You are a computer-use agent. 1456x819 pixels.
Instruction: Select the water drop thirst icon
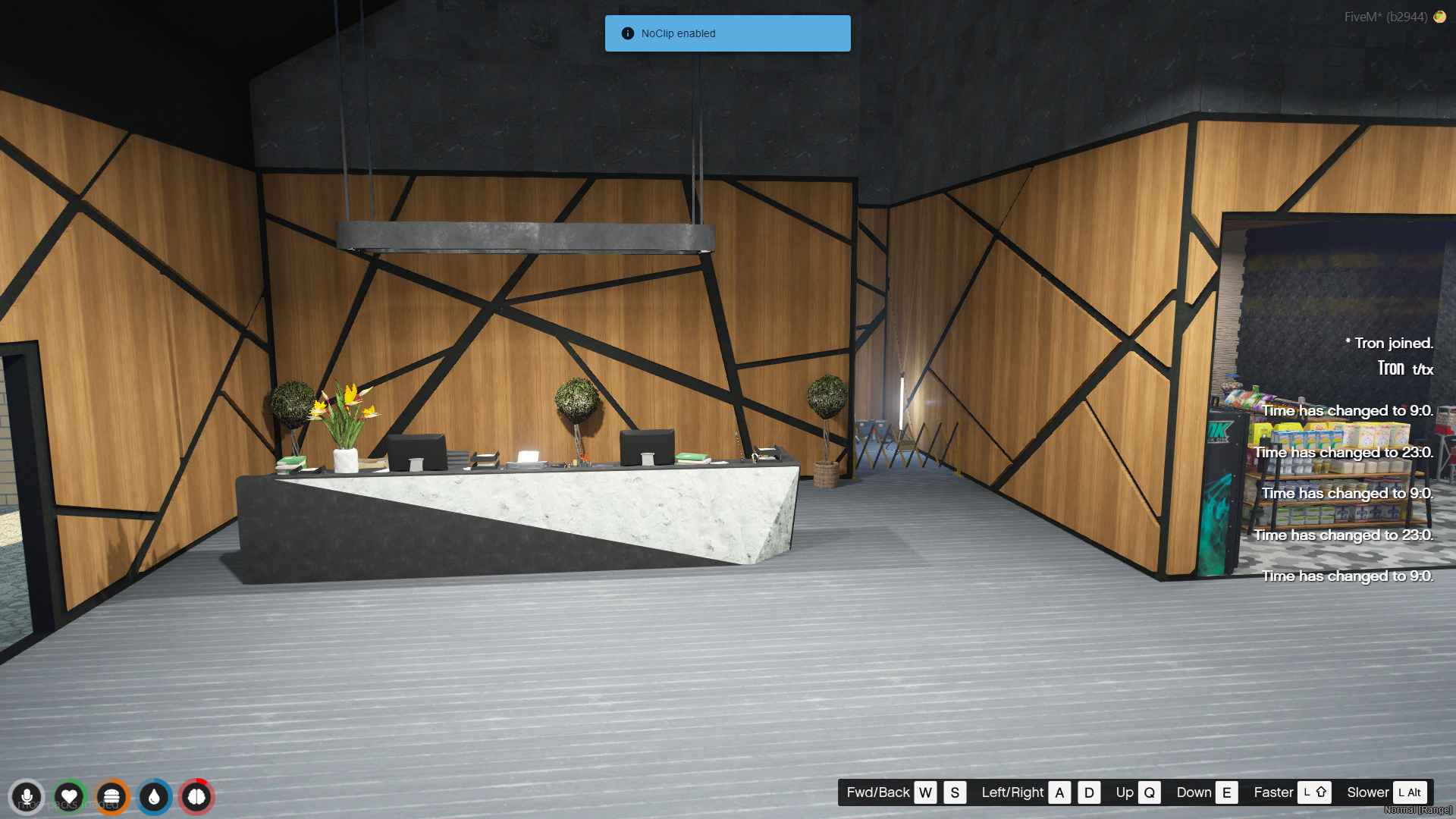(154, 797)
